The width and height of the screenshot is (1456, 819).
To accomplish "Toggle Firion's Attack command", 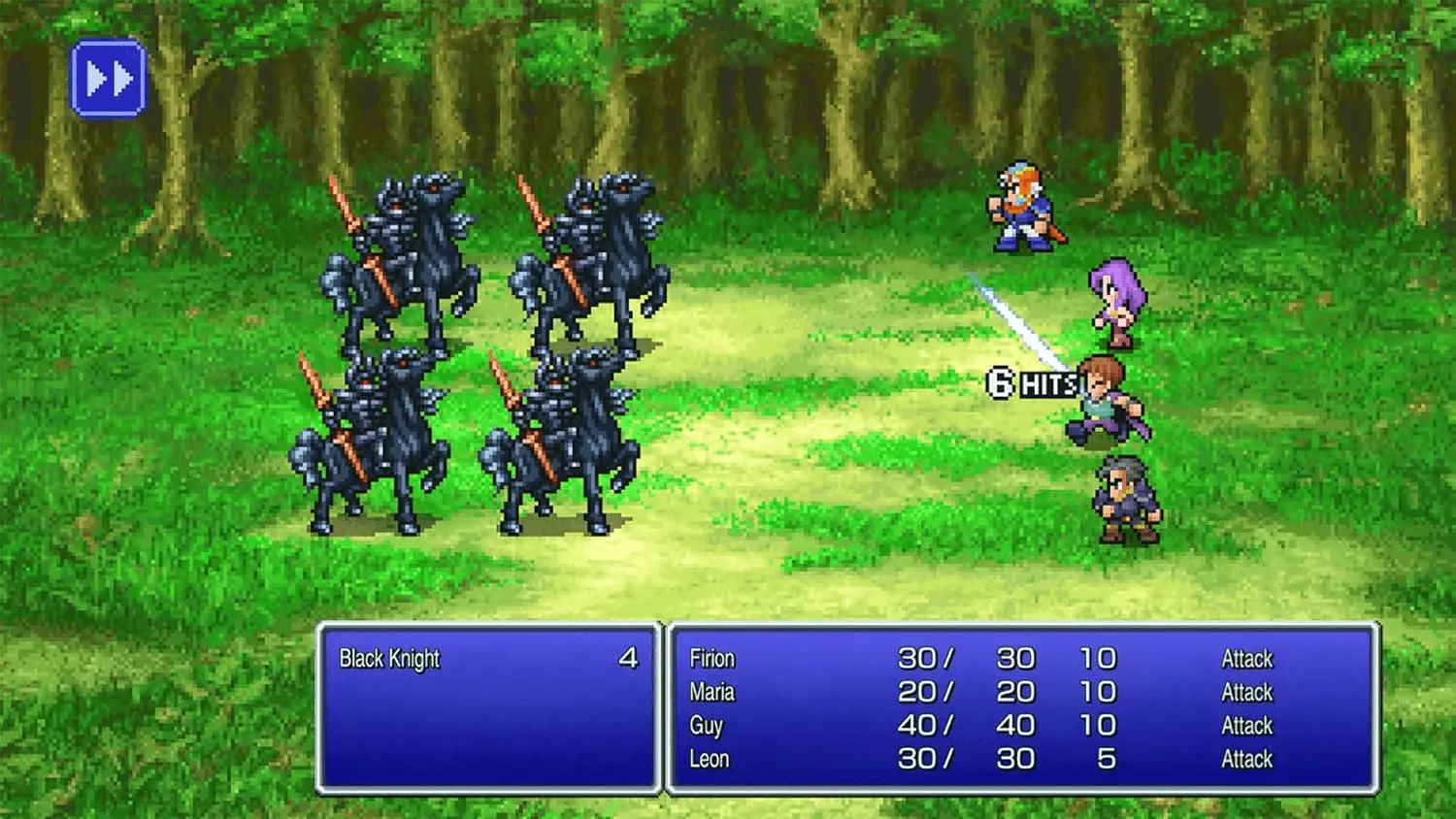I will pos(1245,659).
